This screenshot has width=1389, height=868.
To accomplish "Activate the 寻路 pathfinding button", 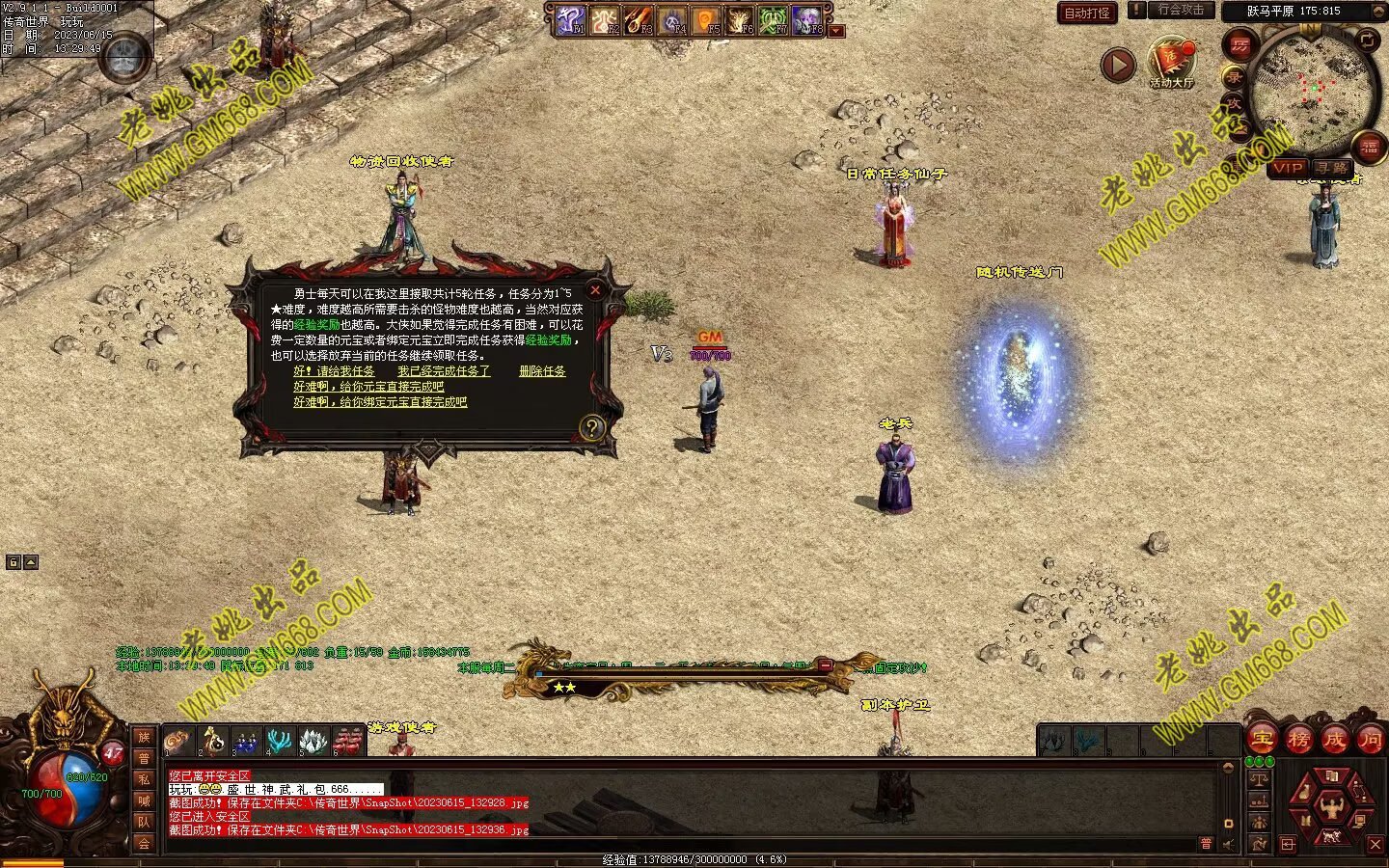I will click(1332, 168).
